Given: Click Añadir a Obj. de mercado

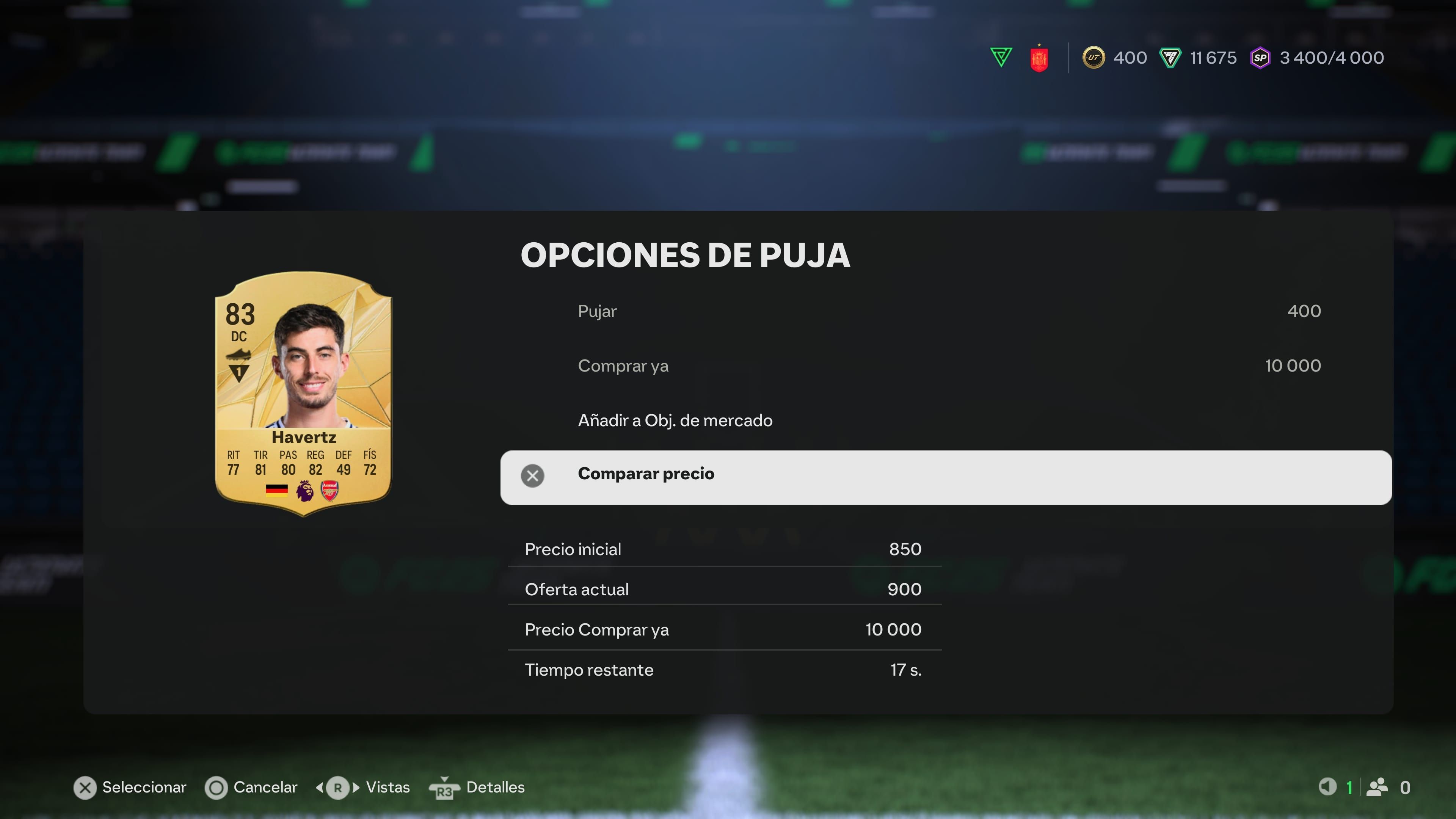Looking at the screenshot, I should point(675,420).
